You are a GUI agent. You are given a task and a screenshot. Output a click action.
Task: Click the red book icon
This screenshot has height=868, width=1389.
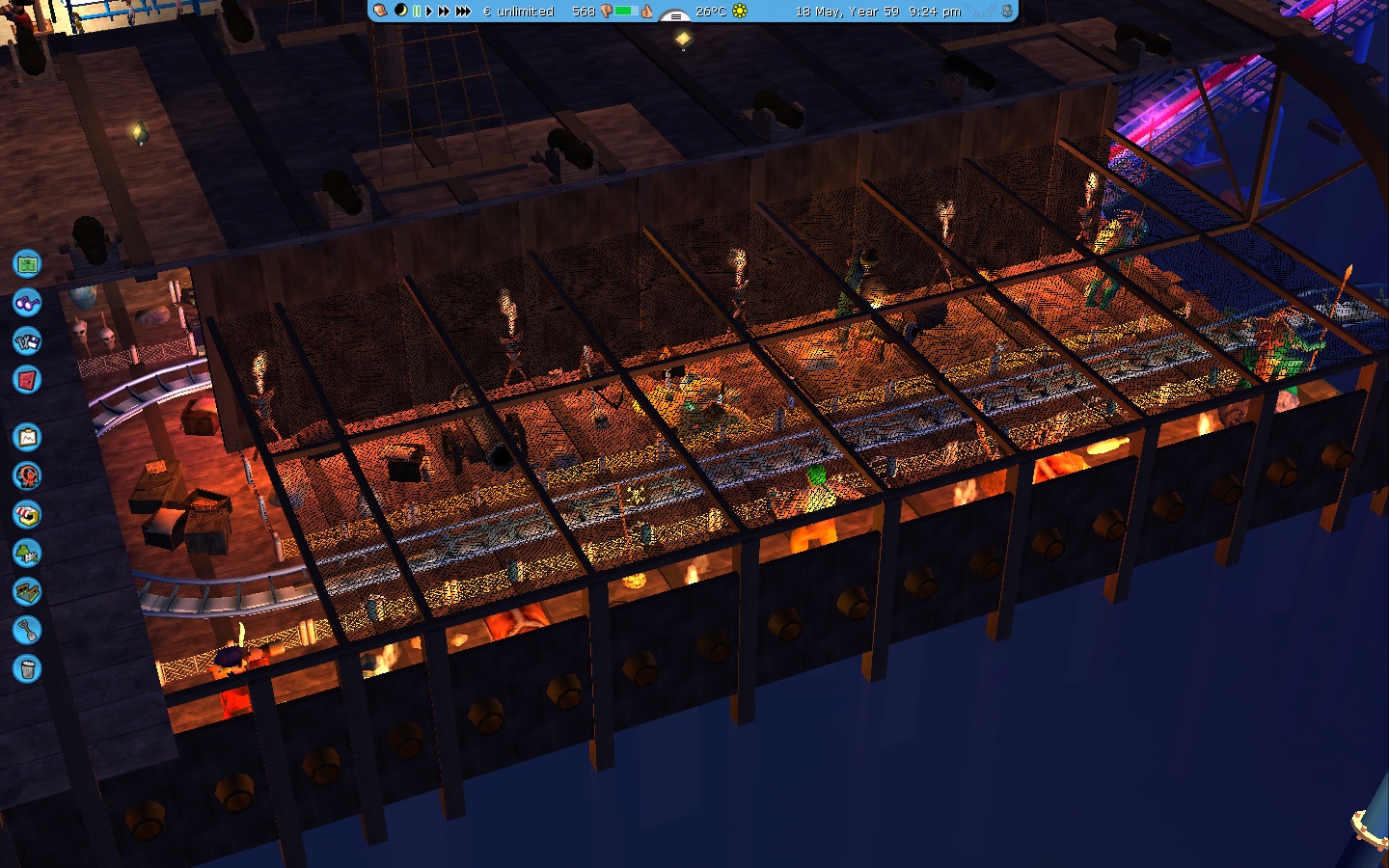pos(27,379)
